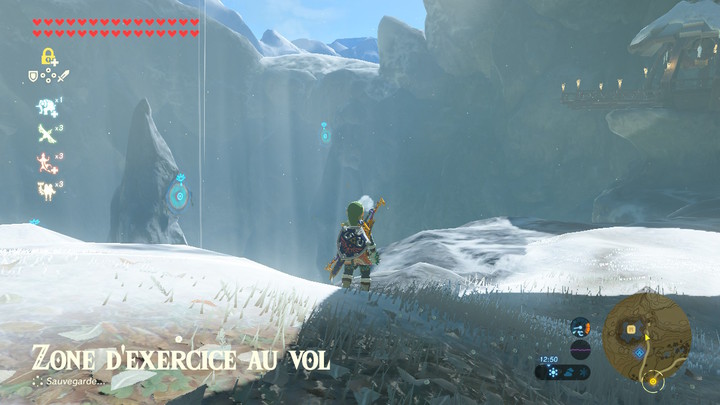This screenshot has height=405, width=720.
Task: Click the purple noise level indicator
Action: [x=580, y=349]
